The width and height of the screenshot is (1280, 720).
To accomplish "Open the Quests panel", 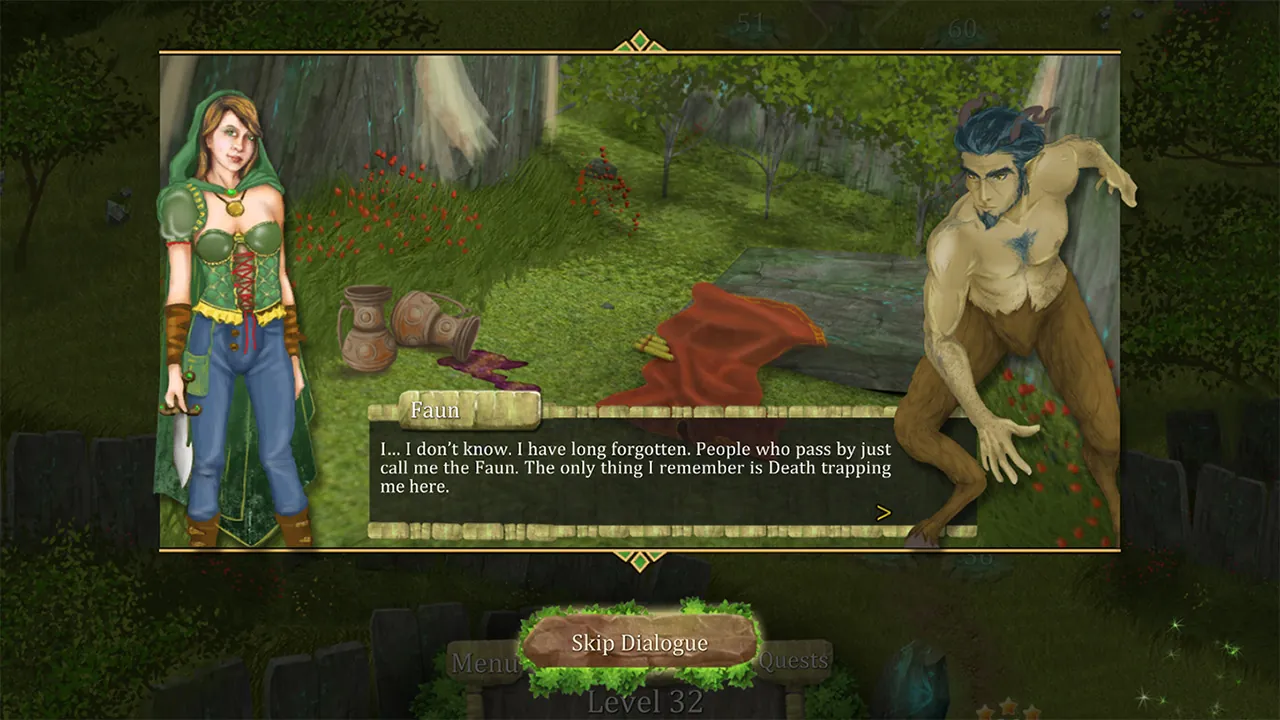I will click(x=793, y=660).
